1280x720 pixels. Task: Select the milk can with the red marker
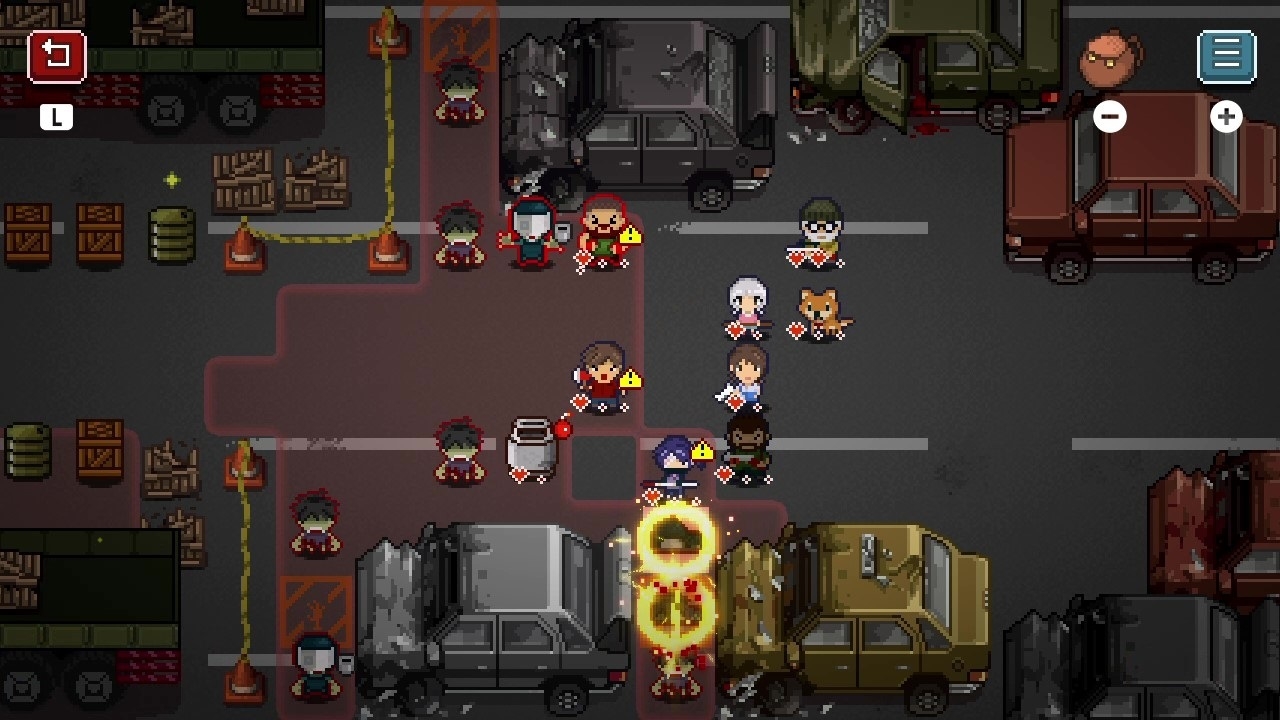point(532,448)
